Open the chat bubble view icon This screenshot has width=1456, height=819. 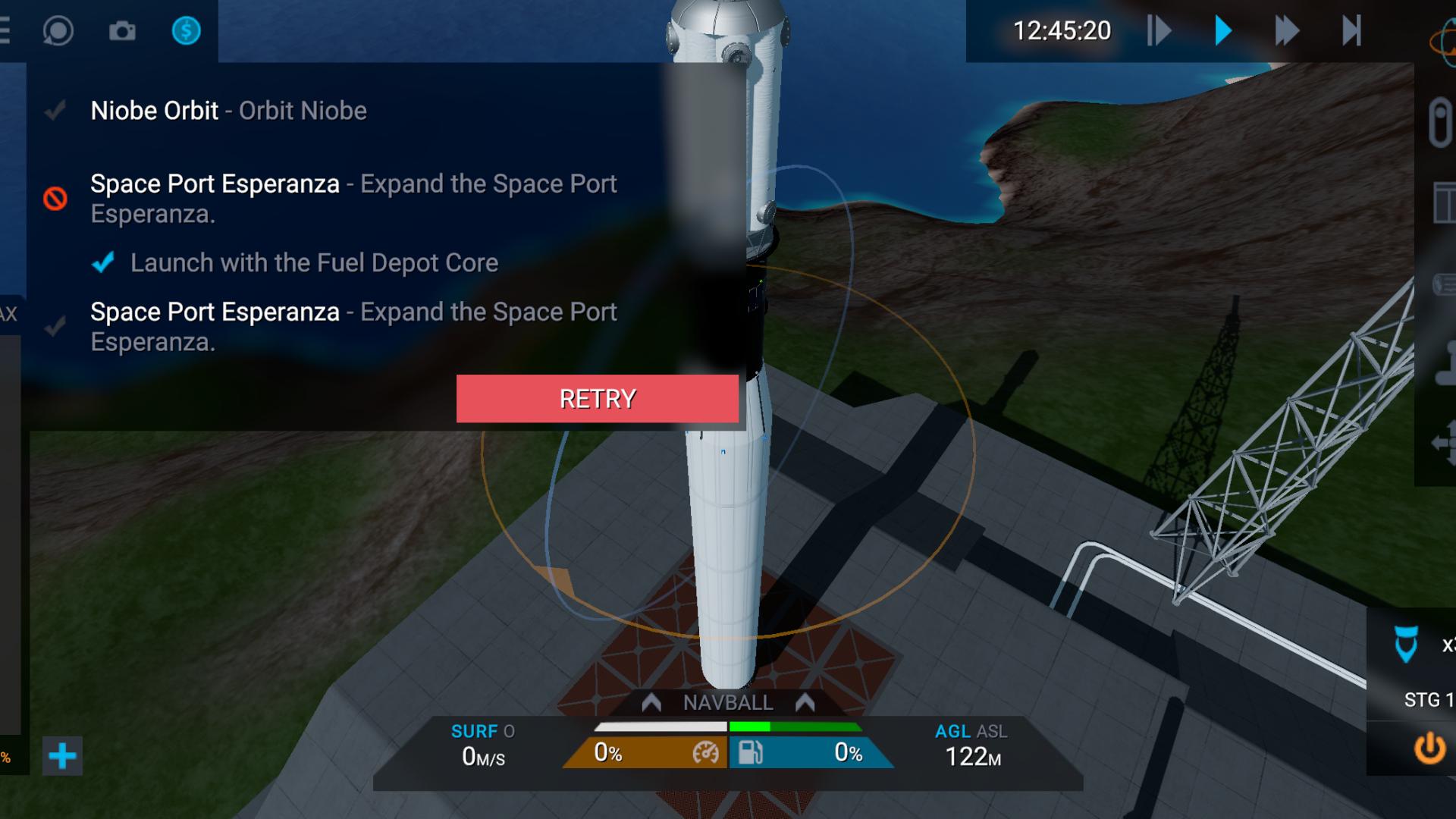pos(58,31)
